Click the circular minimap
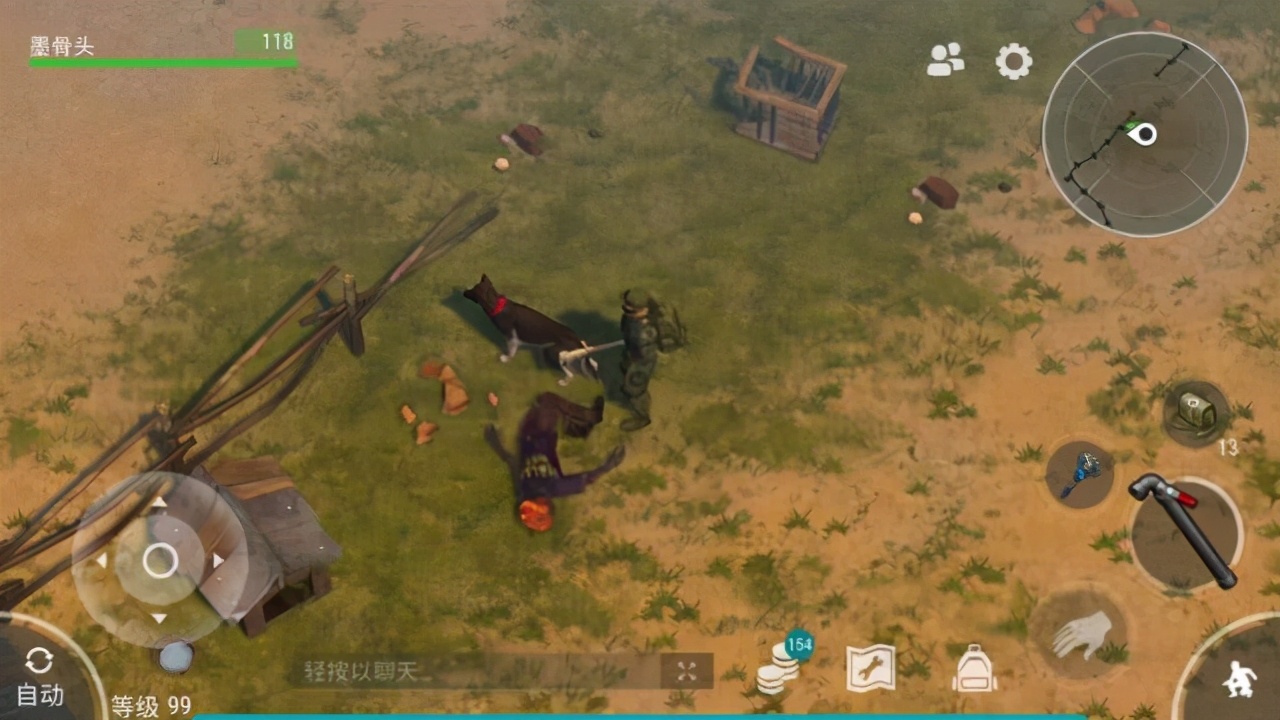 pyautogui.click(x=1144, y=134)
